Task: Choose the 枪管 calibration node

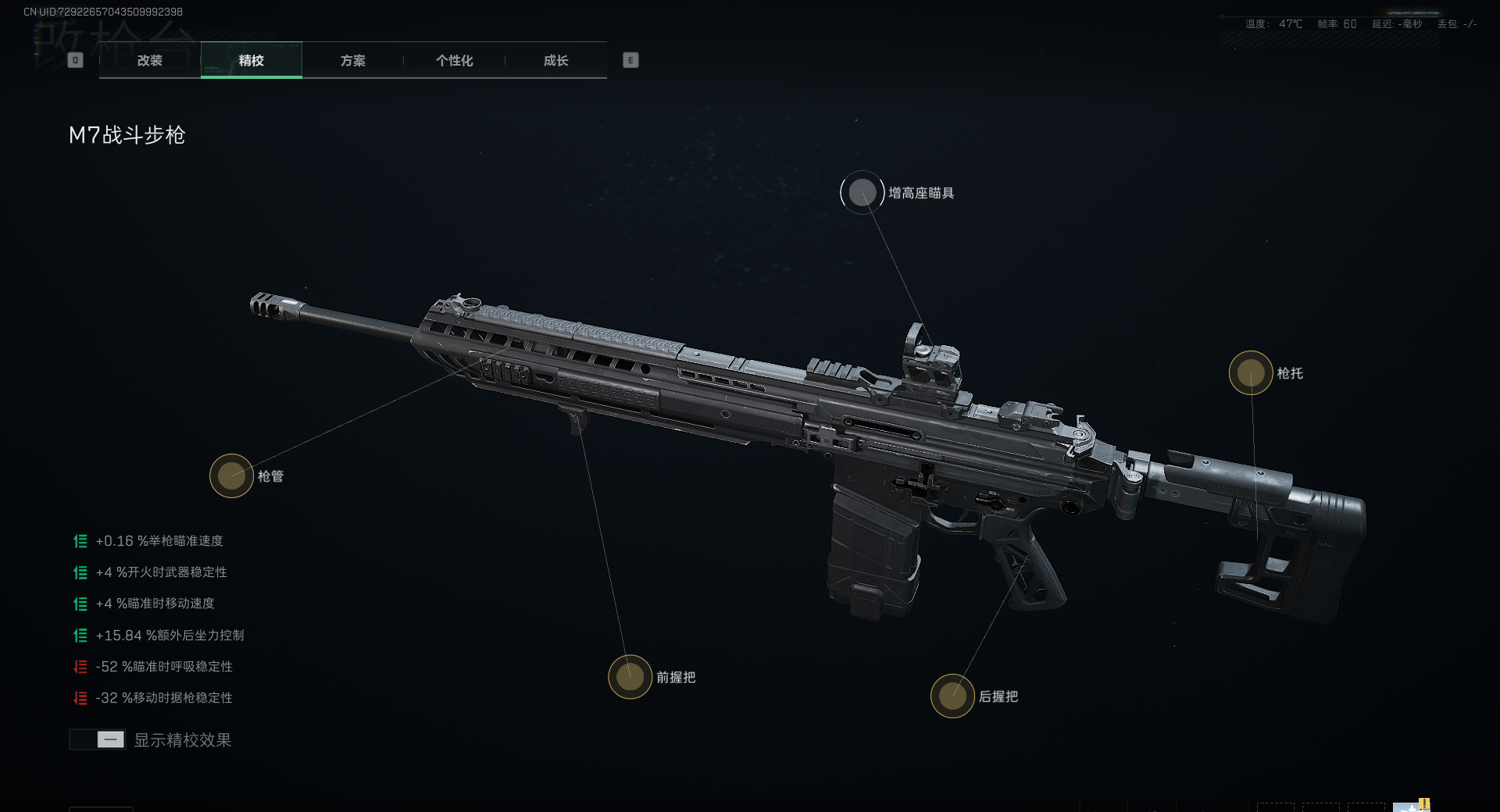Action: point(231,475)
